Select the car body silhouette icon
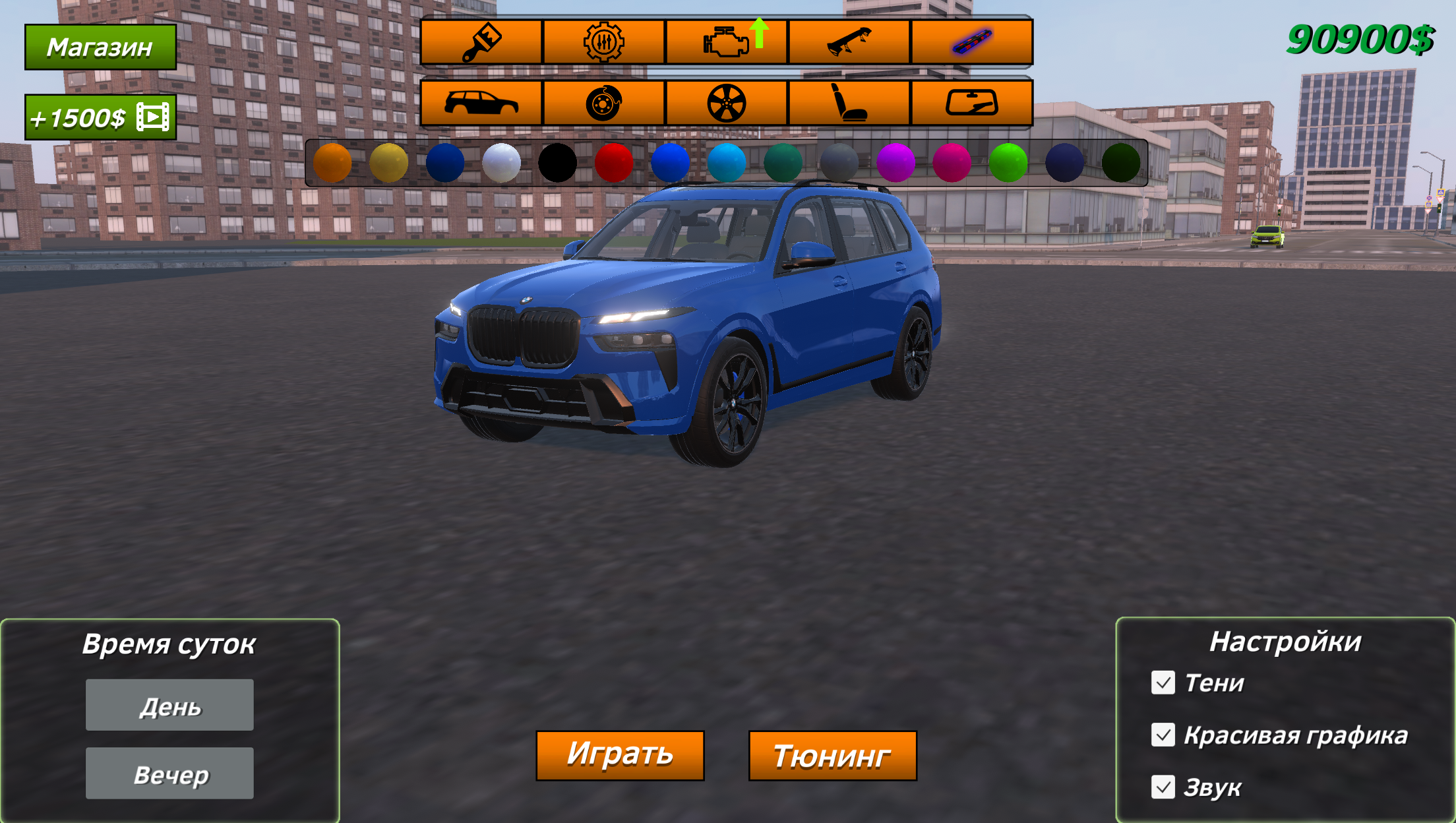Screen dimensions: 1456x823 point(482,104)
